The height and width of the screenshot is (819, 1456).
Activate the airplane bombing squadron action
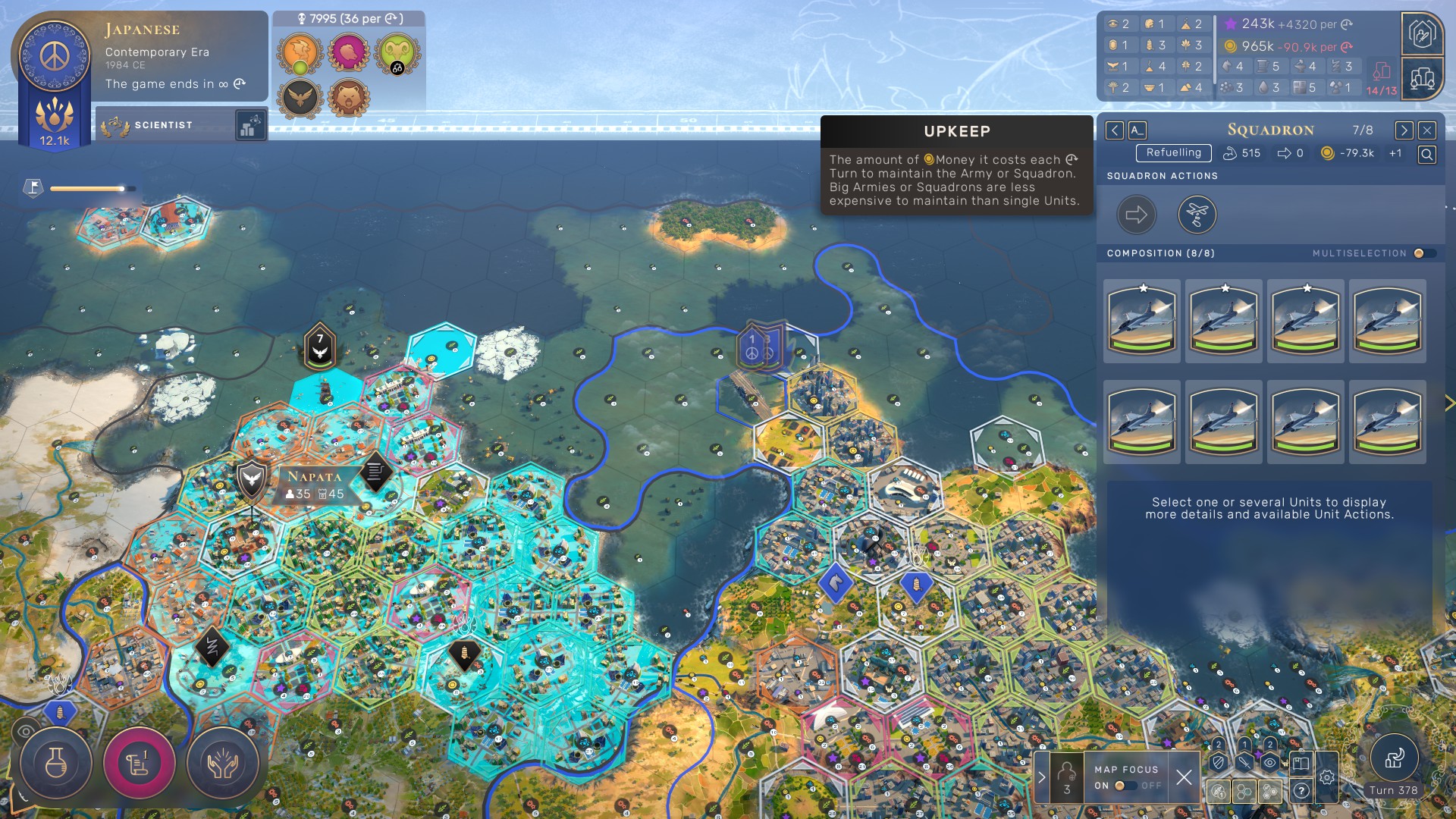(x=1197, y=215)
